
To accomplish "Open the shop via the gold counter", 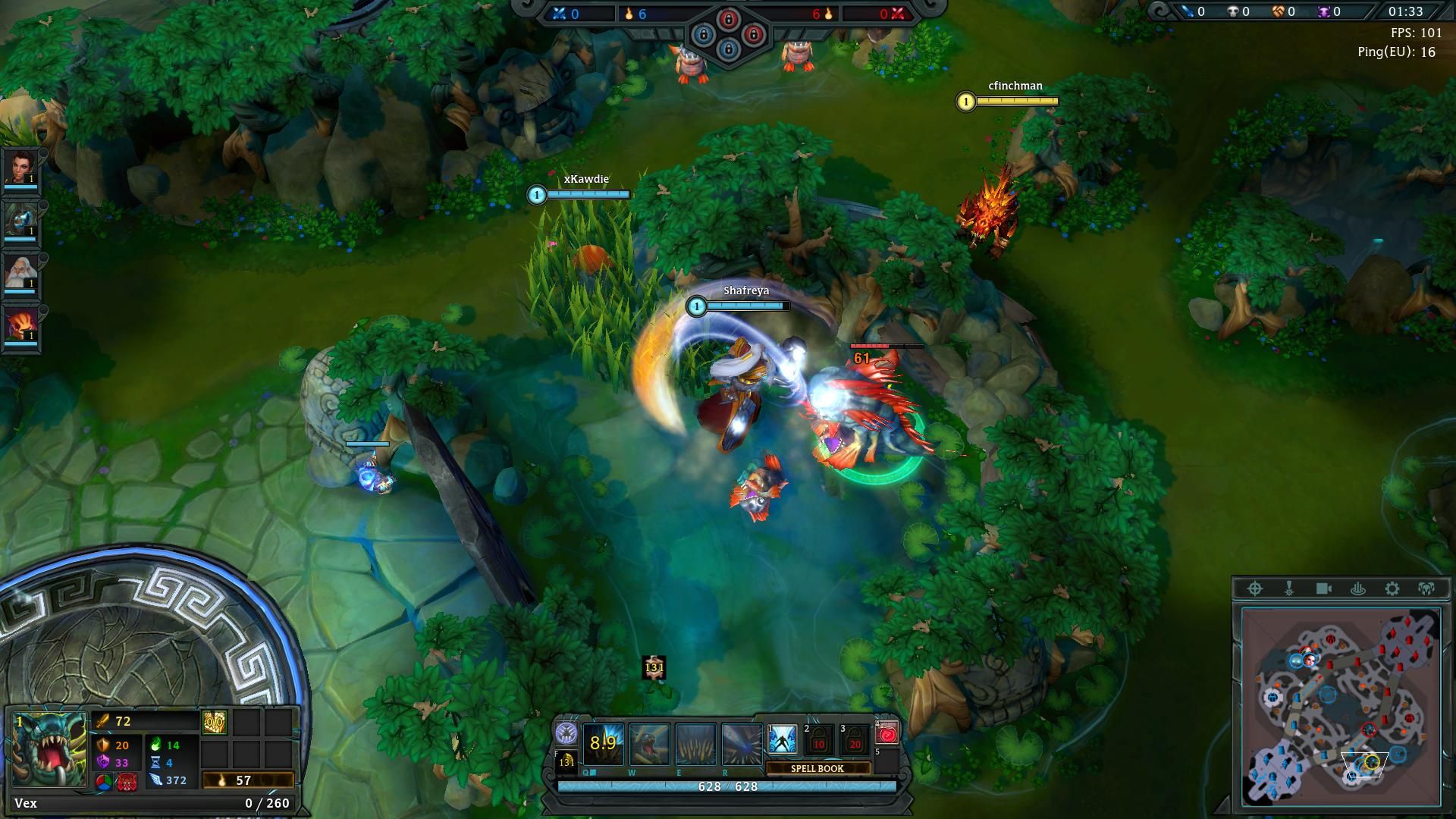I will click(247, 780).
